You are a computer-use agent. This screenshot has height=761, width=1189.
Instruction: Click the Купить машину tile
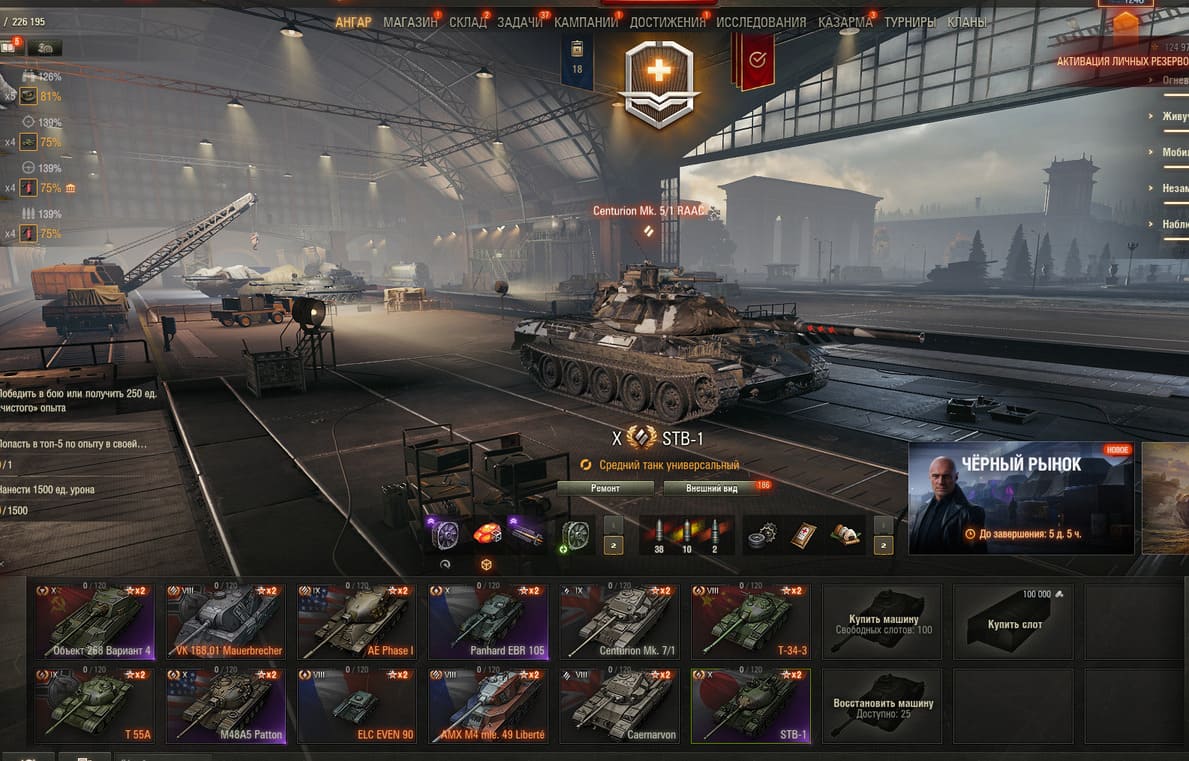[x=882, y=621]
